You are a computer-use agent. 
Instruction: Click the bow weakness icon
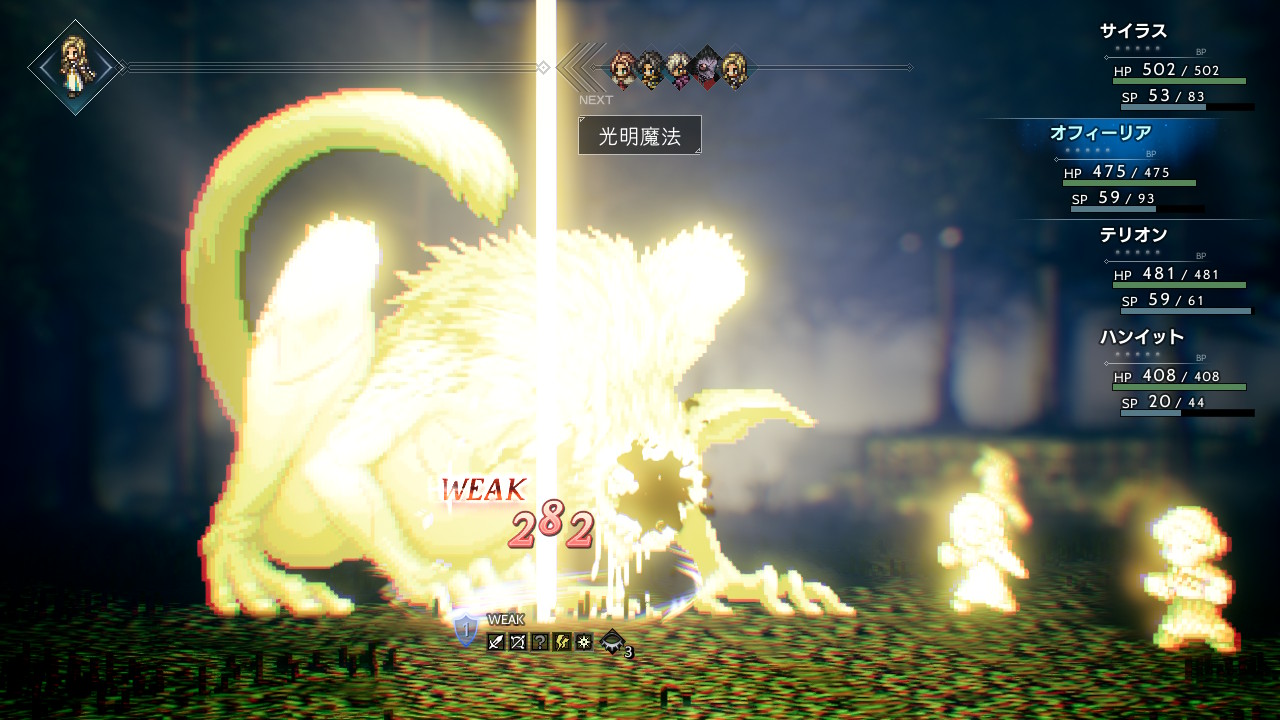coord(518,642)
